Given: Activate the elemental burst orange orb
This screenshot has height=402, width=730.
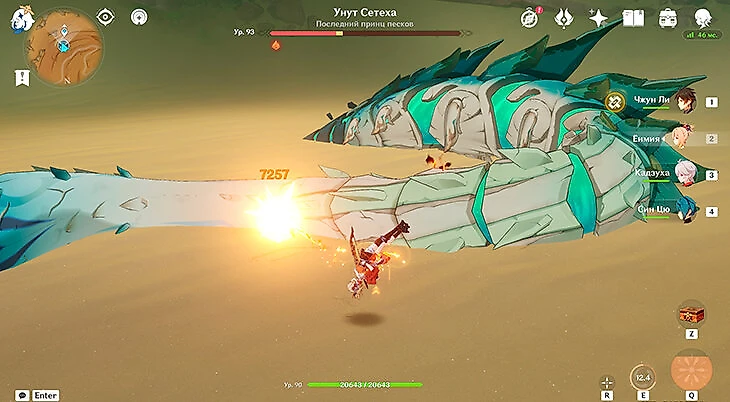Looking at the screenshot, I should [x=691, y=368].
